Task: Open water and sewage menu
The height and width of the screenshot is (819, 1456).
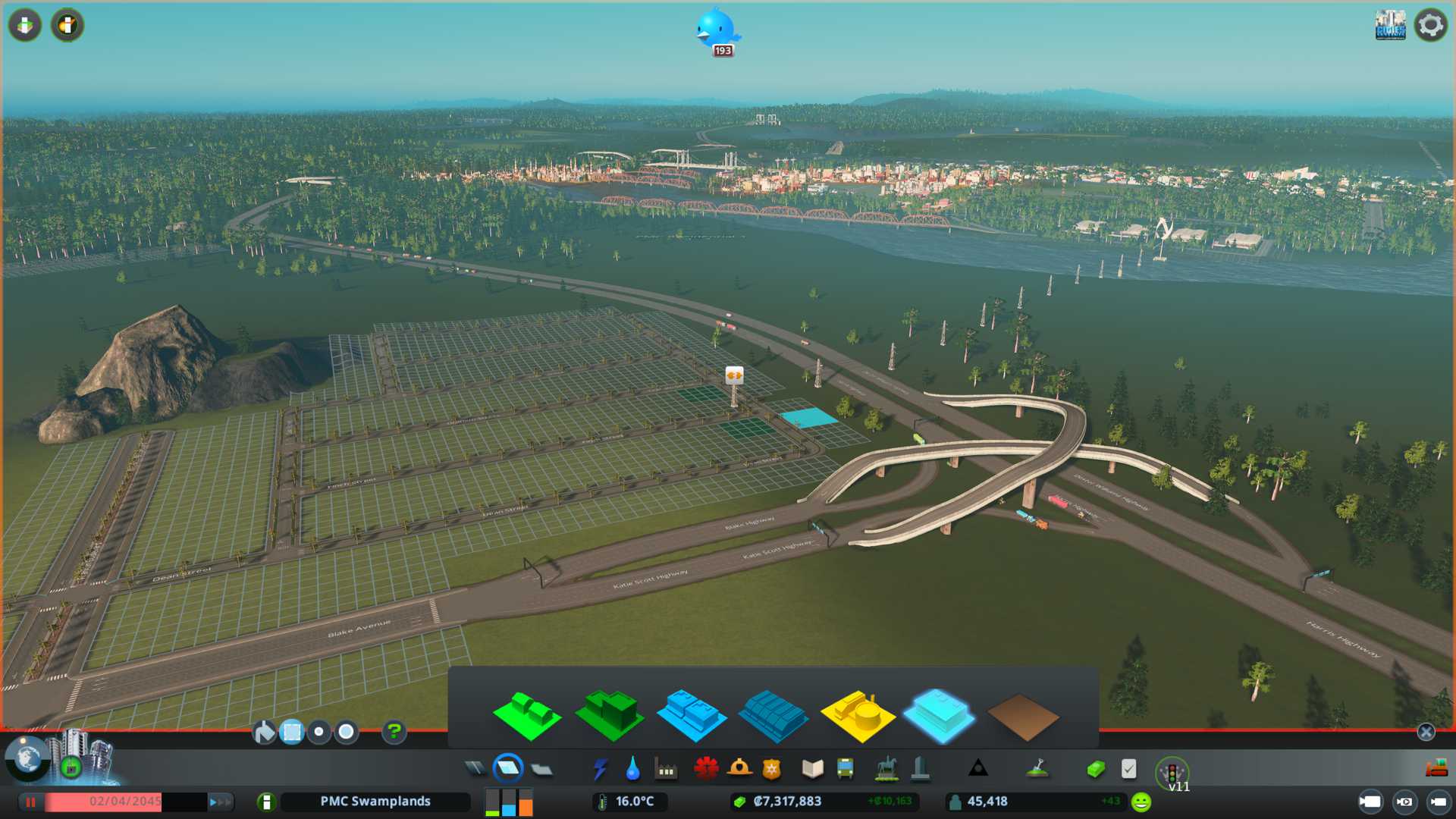Action: (632, 770)
